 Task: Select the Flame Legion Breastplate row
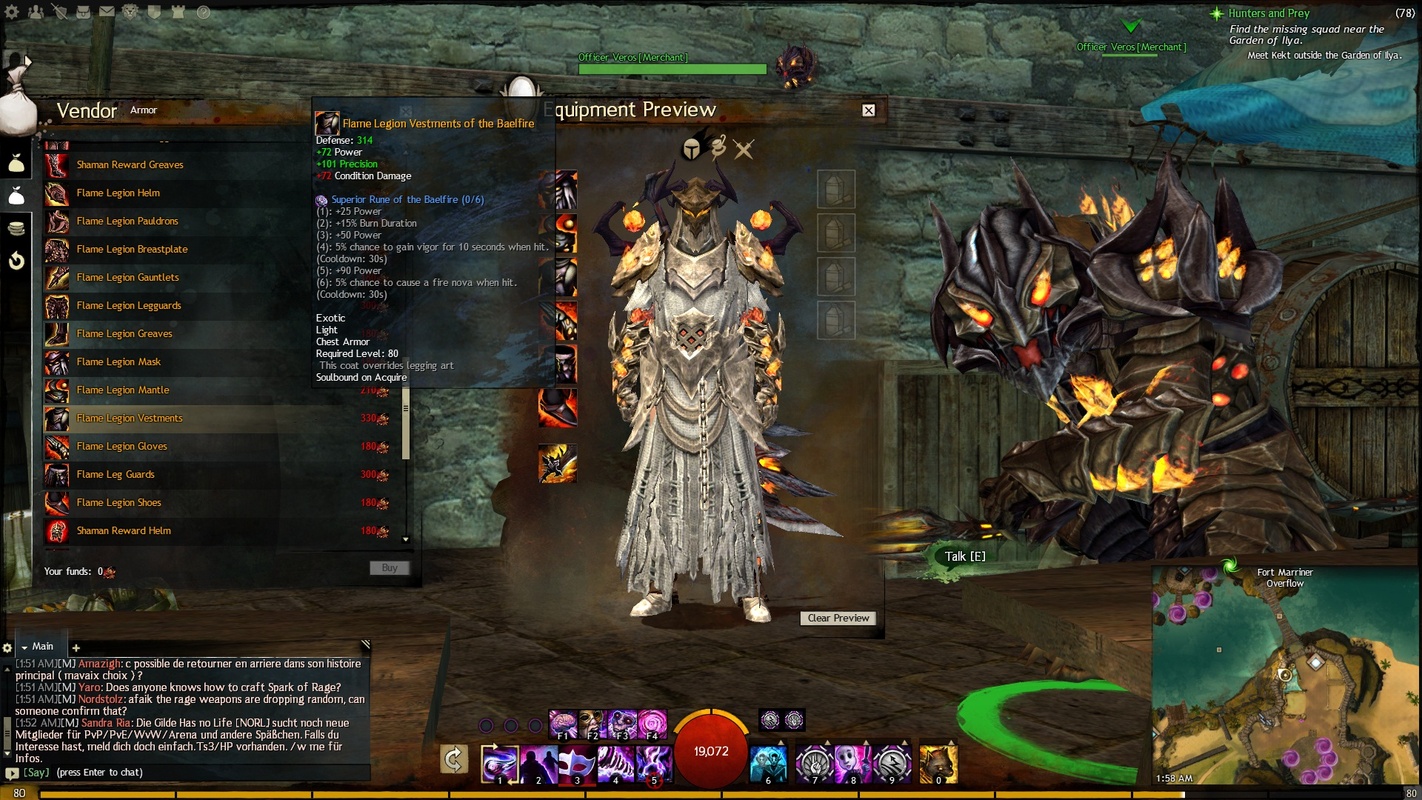[x=132, y=249]
